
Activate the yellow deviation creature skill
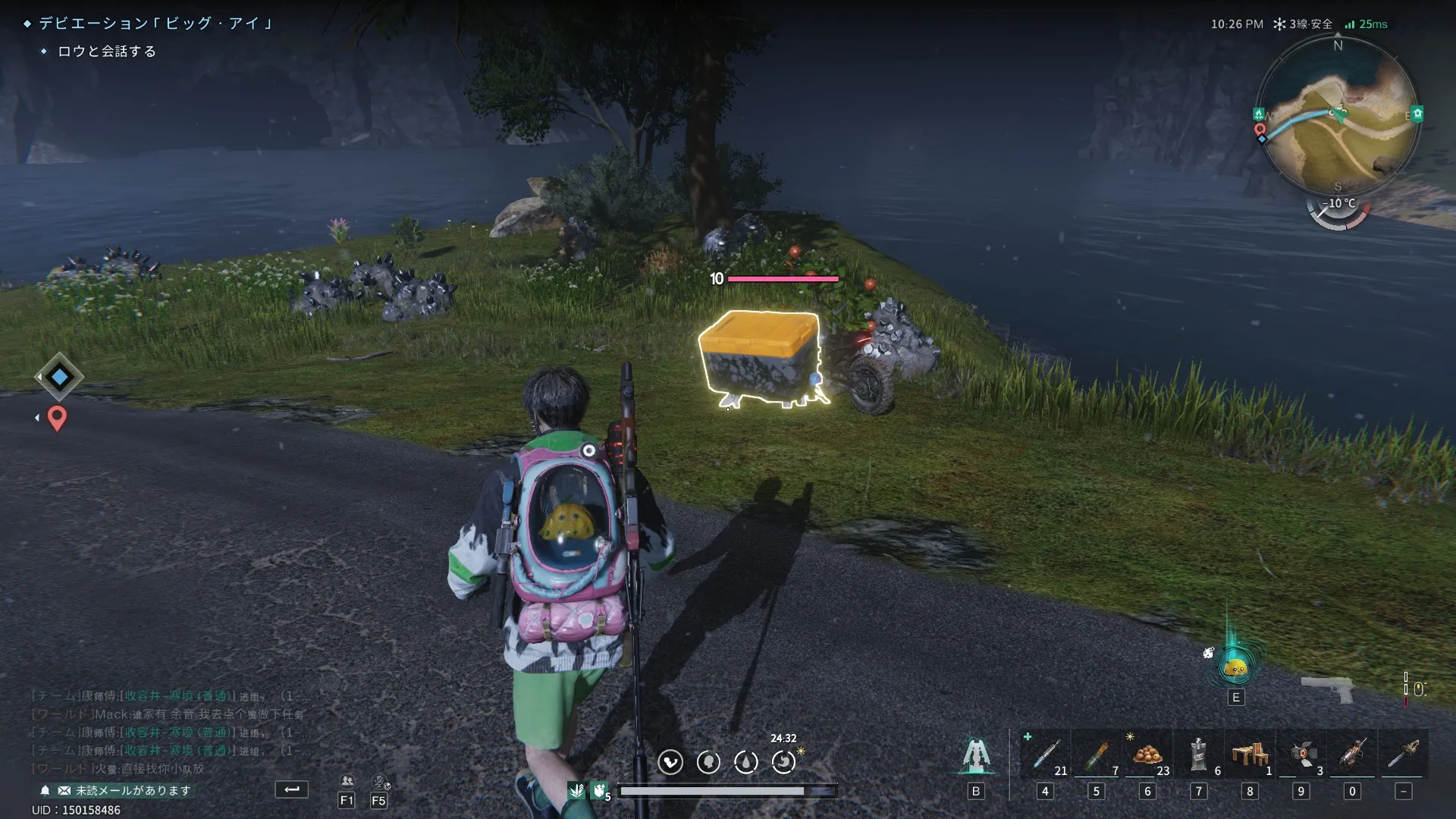tap(1235, 667)
